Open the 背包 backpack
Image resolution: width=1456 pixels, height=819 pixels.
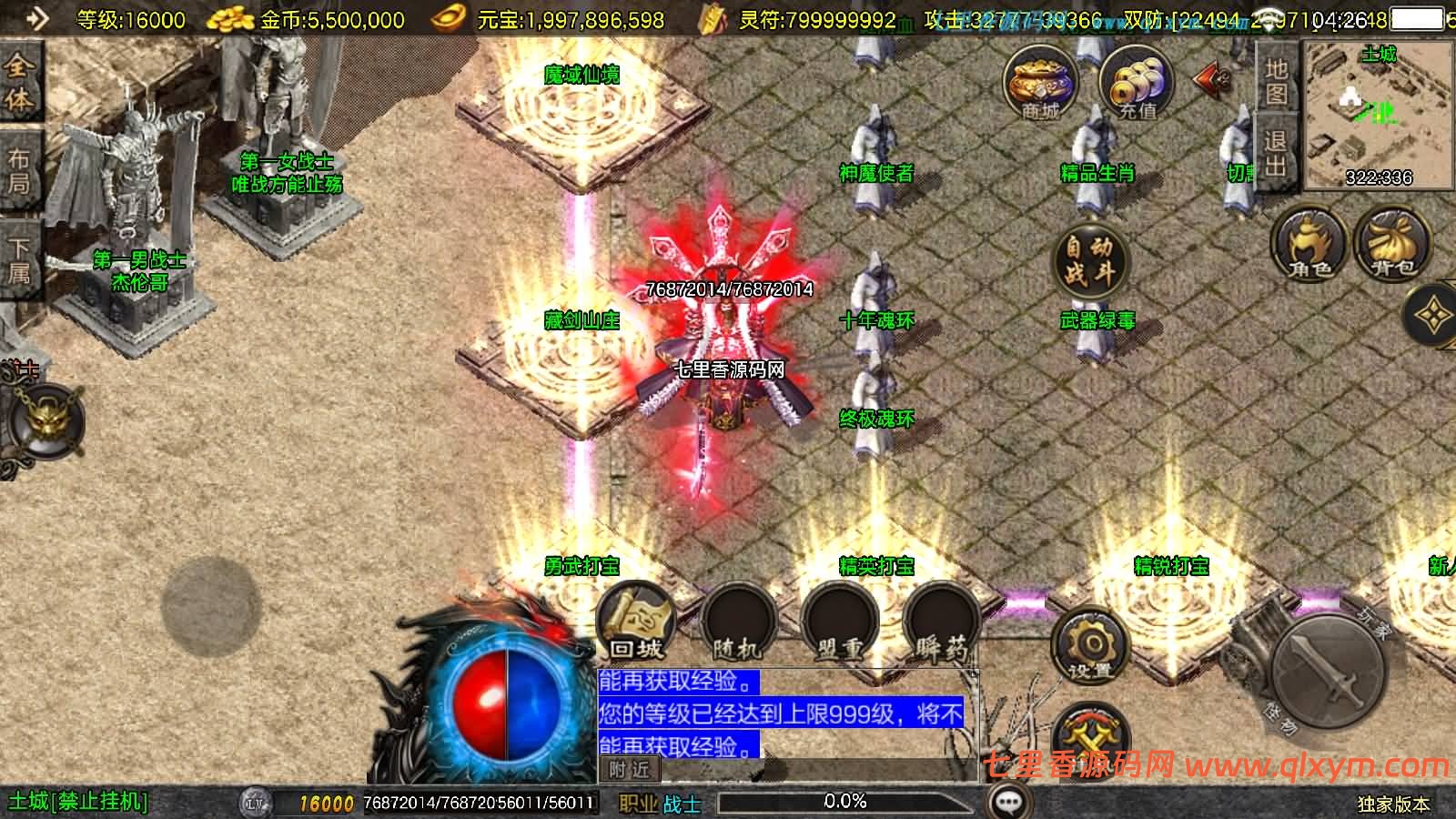point(1392,244)
